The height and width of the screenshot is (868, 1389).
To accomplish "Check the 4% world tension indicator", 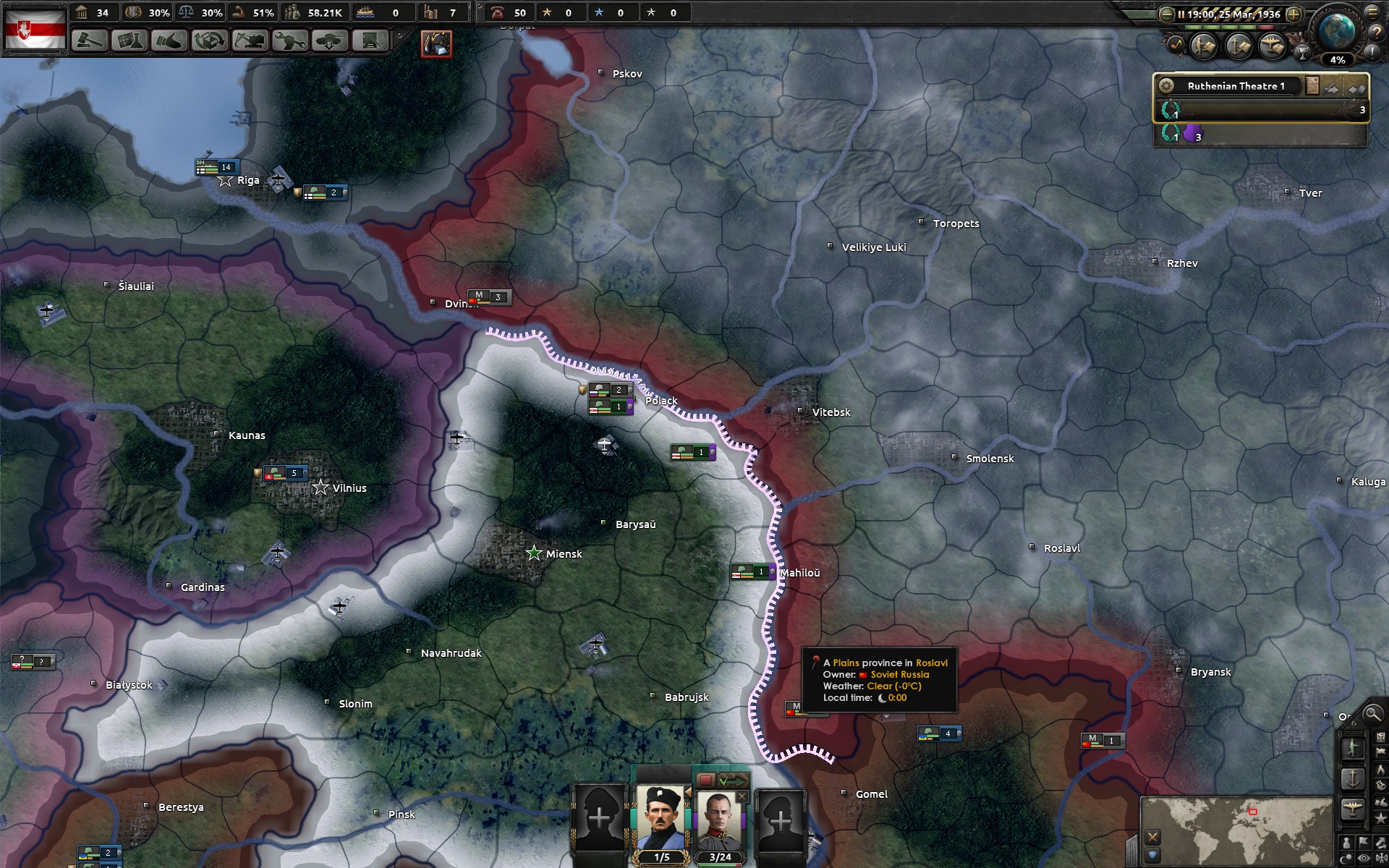I will 1339,61.
